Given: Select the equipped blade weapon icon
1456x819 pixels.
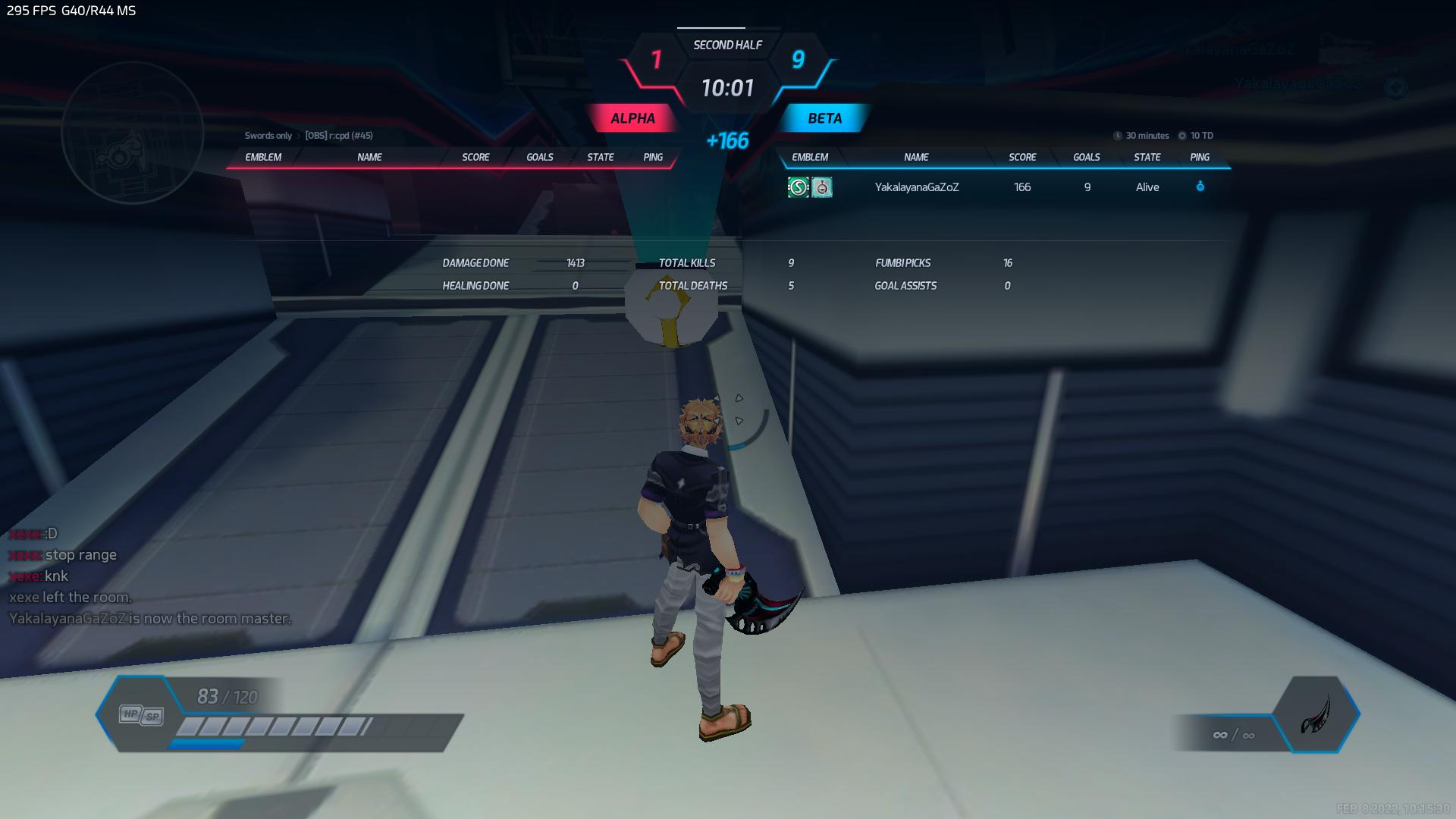Looking at the screenshot, I should 1316,714.
